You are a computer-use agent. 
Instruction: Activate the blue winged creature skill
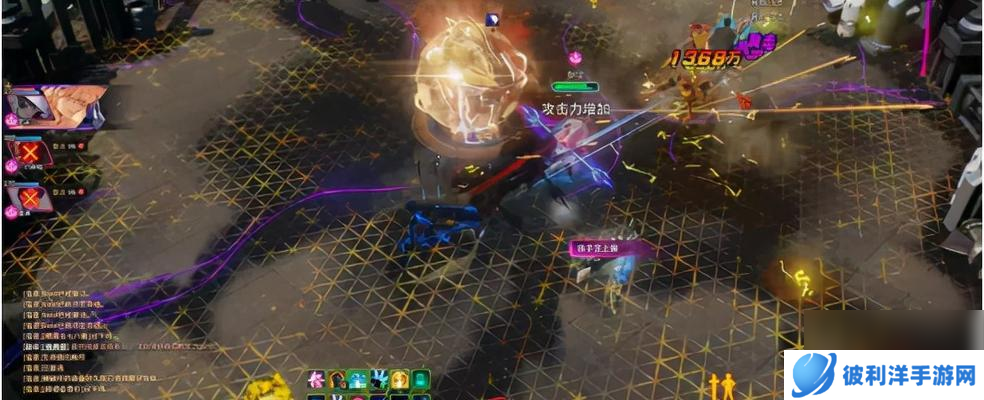(380, 379)
